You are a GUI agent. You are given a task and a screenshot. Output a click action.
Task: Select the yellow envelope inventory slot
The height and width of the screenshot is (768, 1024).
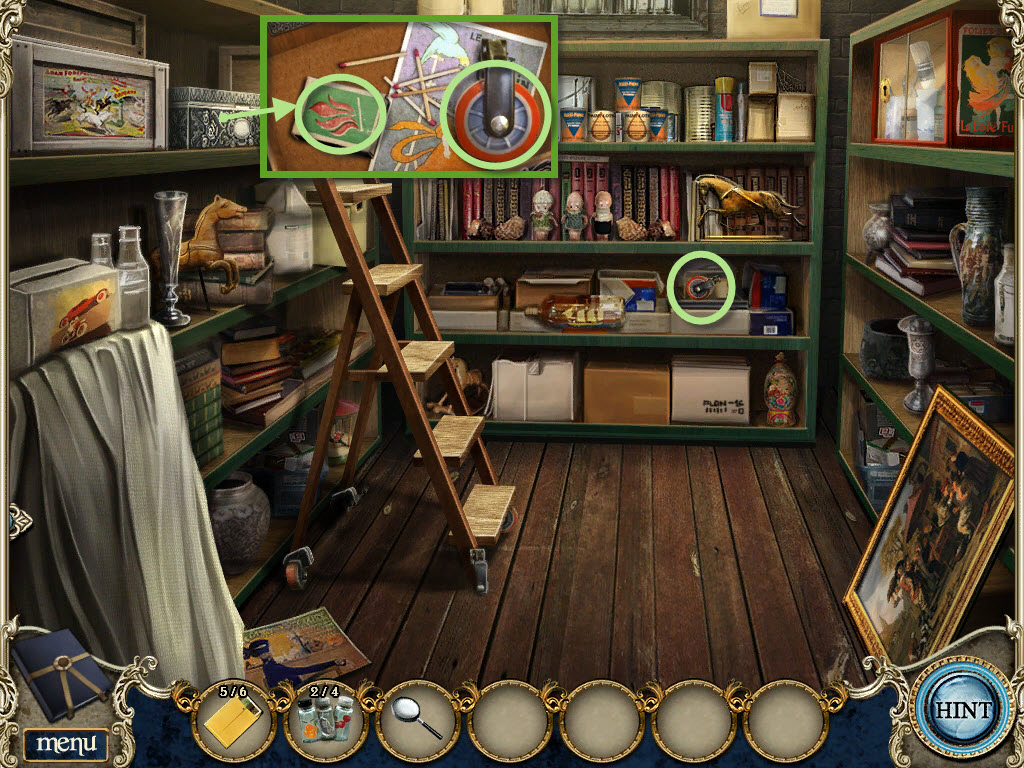coord(232,722)
